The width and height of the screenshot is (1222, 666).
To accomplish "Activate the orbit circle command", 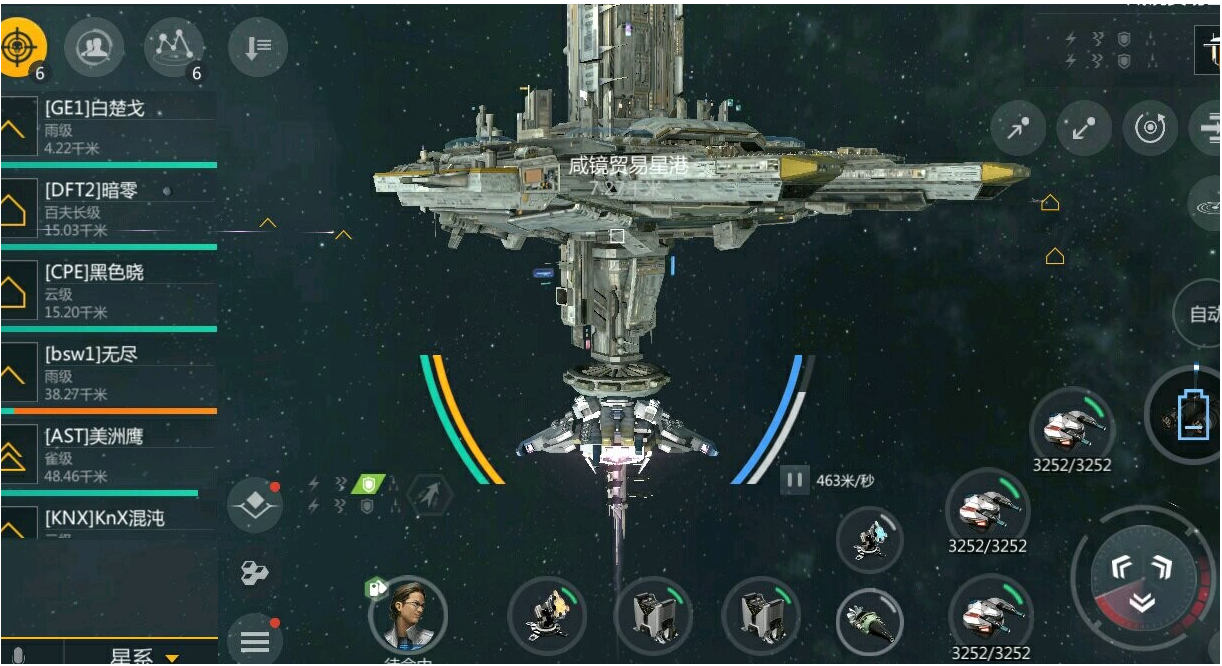I will 1150,128.
